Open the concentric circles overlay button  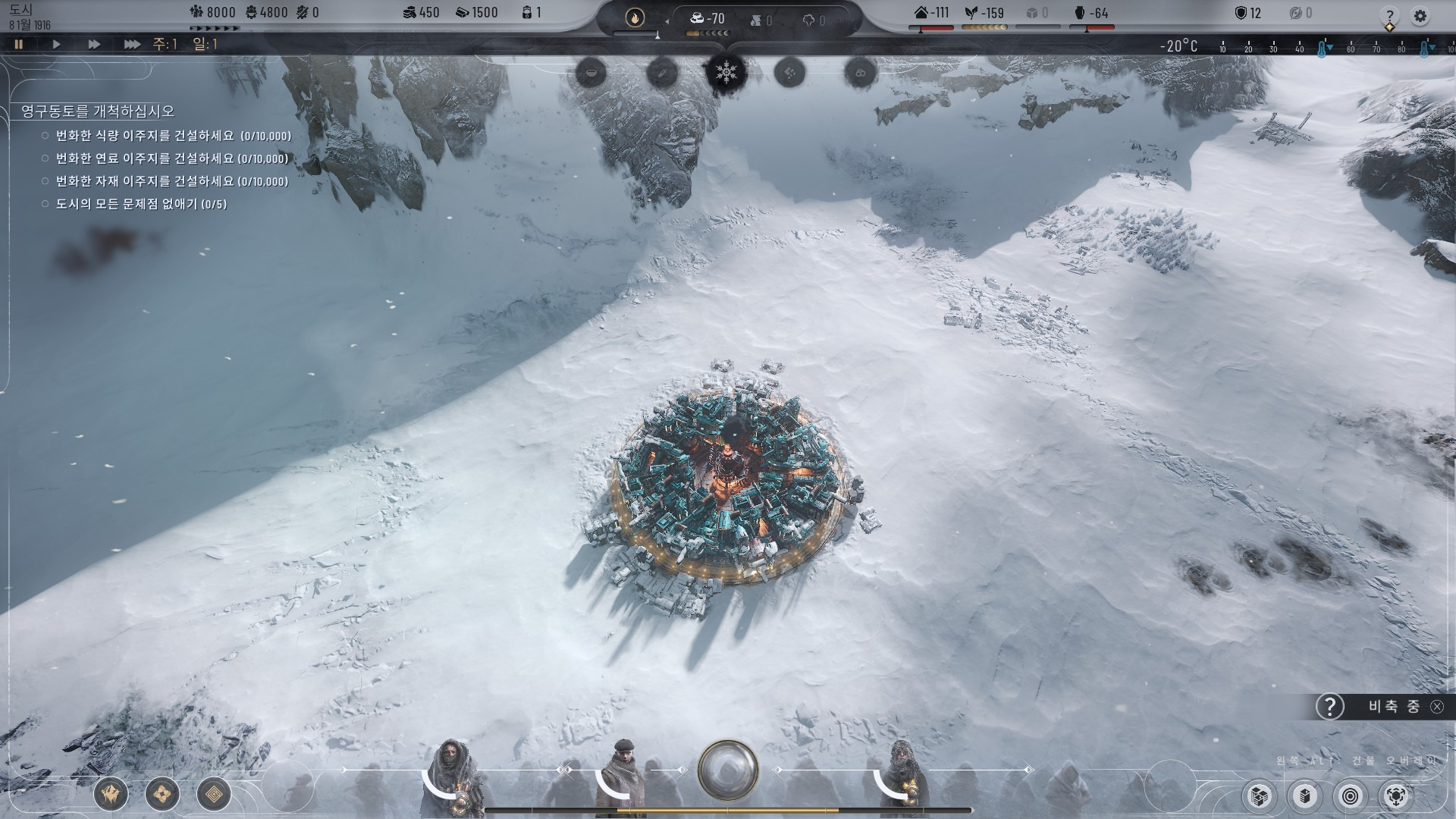coord(1351,796)
